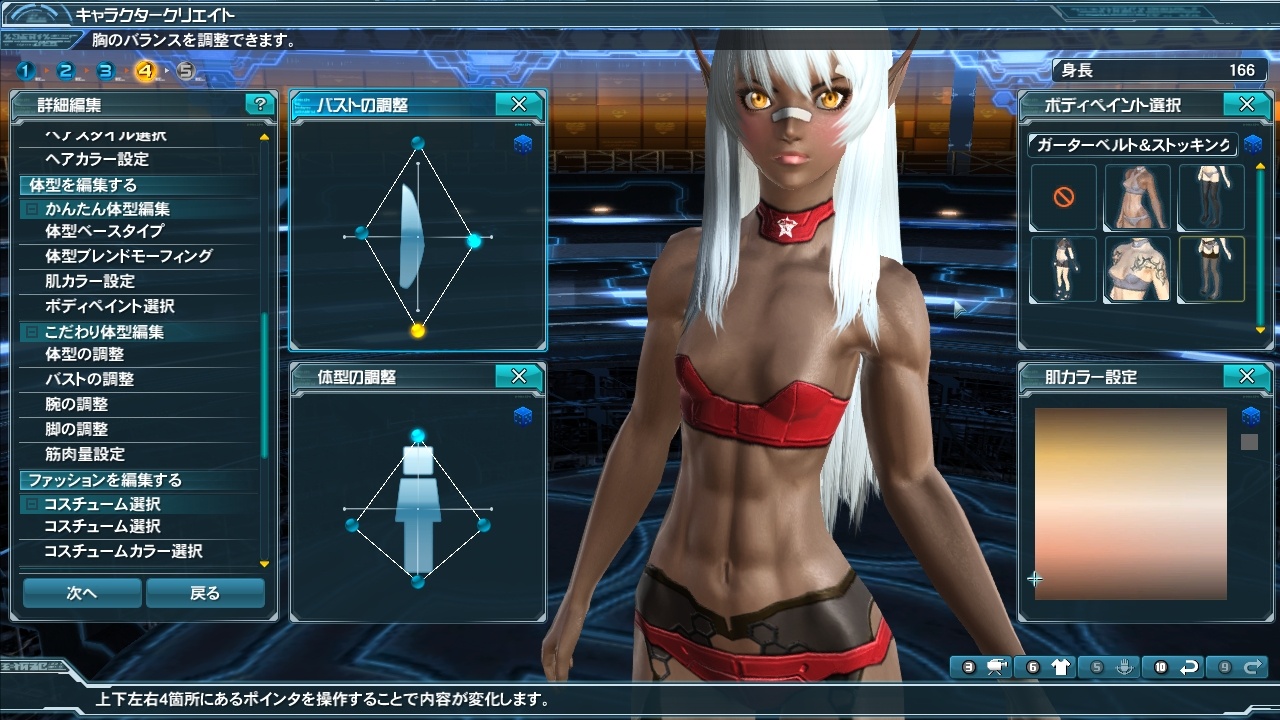The width and height of the screenshot is (1280, 720).
Task: Open ボディペイント選択 in the left list
Action: (110, 306)
